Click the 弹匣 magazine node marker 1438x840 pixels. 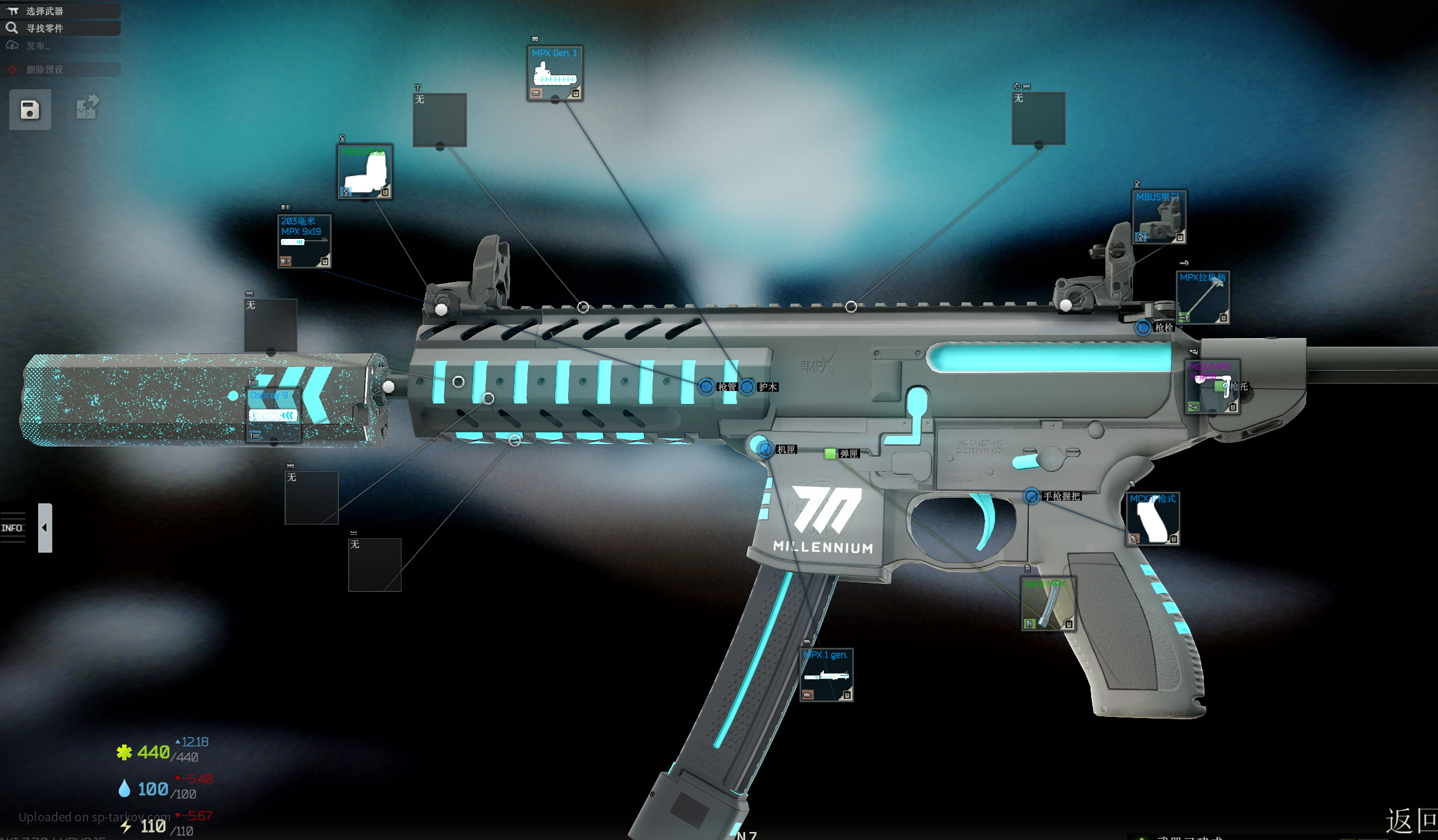(830, 454)
